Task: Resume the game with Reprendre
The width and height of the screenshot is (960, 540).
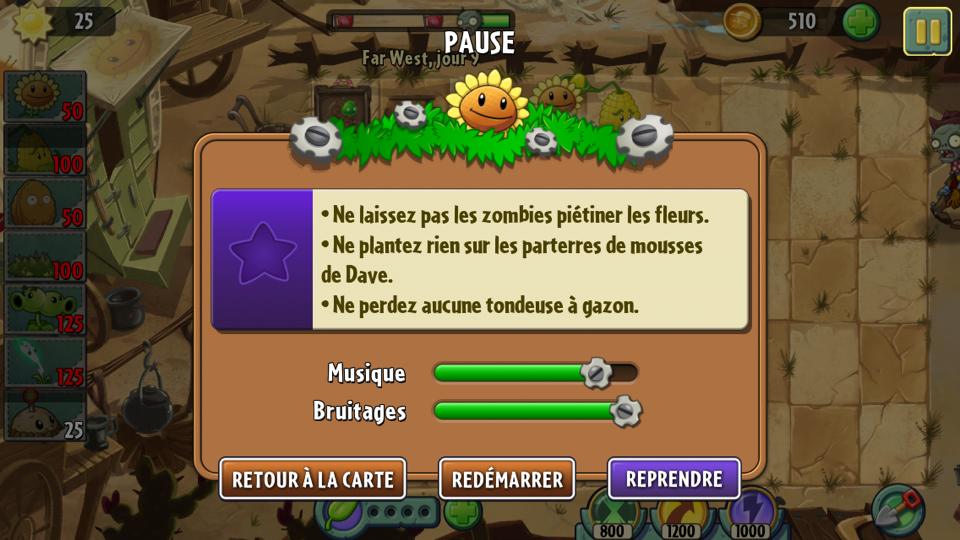Action: point(674,479)
